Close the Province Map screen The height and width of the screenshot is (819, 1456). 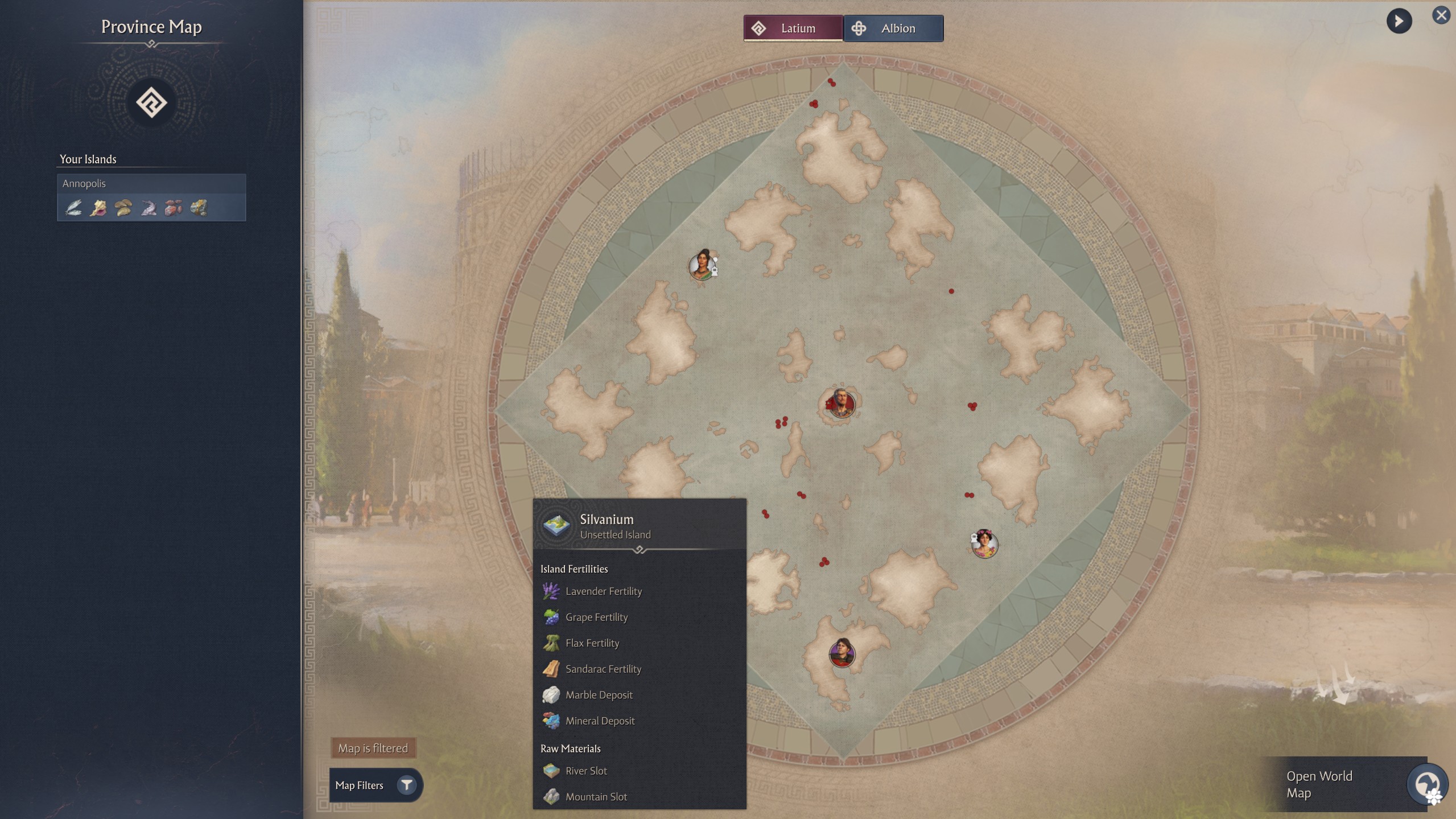(x=1441, y=15)
